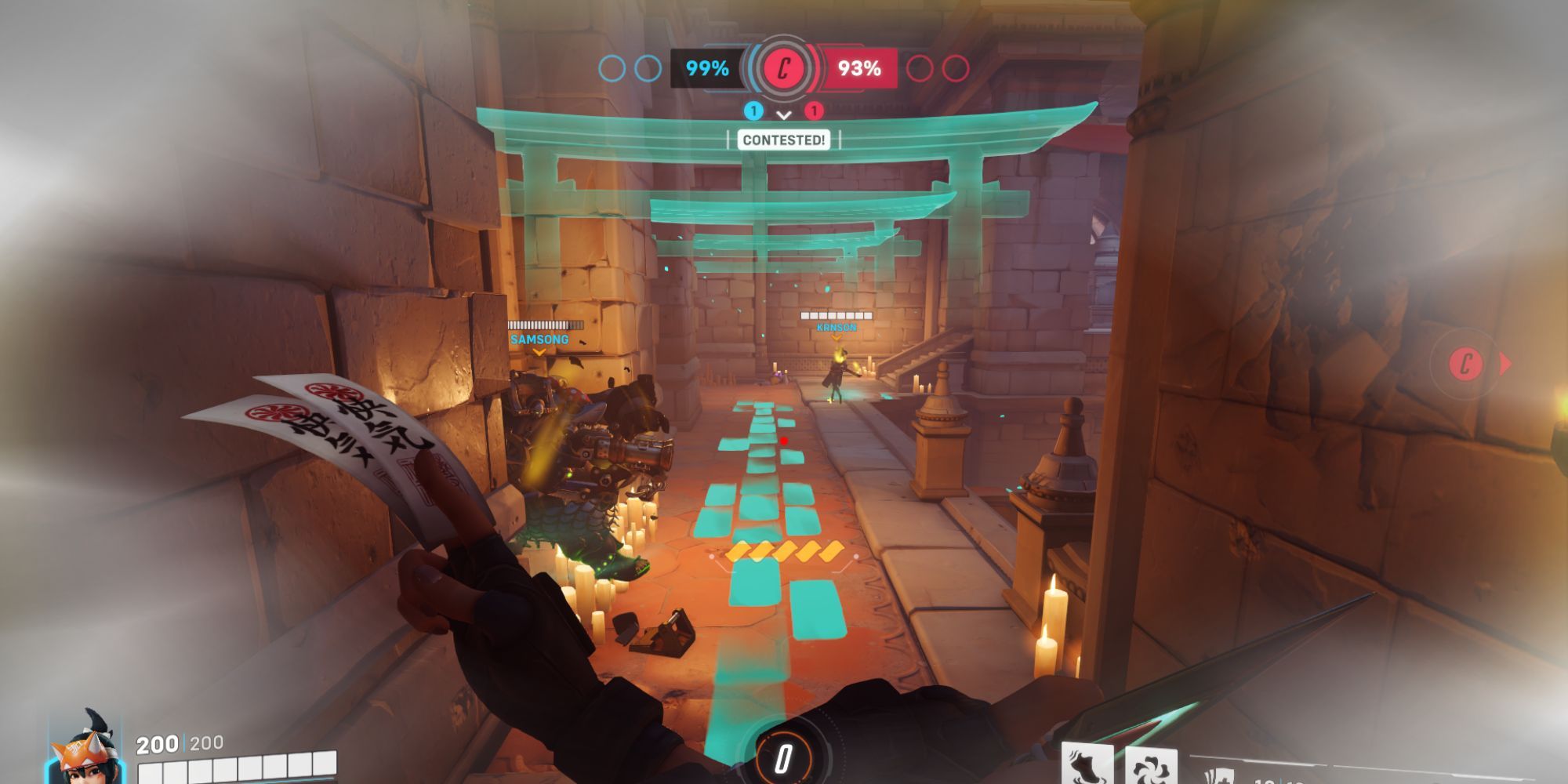Toggle the first blue team round circle
1568x784 pixels.
pyautogui.click(x=613, y=69)
